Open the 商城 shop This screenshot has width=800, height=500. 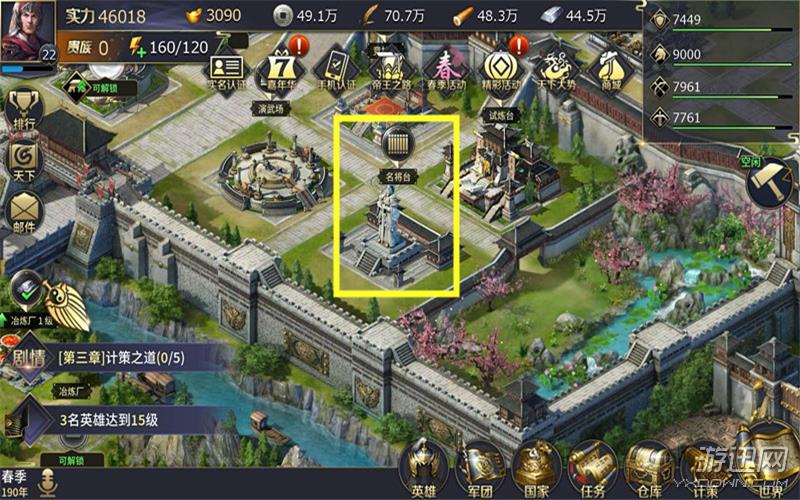(x=608, y=68)
